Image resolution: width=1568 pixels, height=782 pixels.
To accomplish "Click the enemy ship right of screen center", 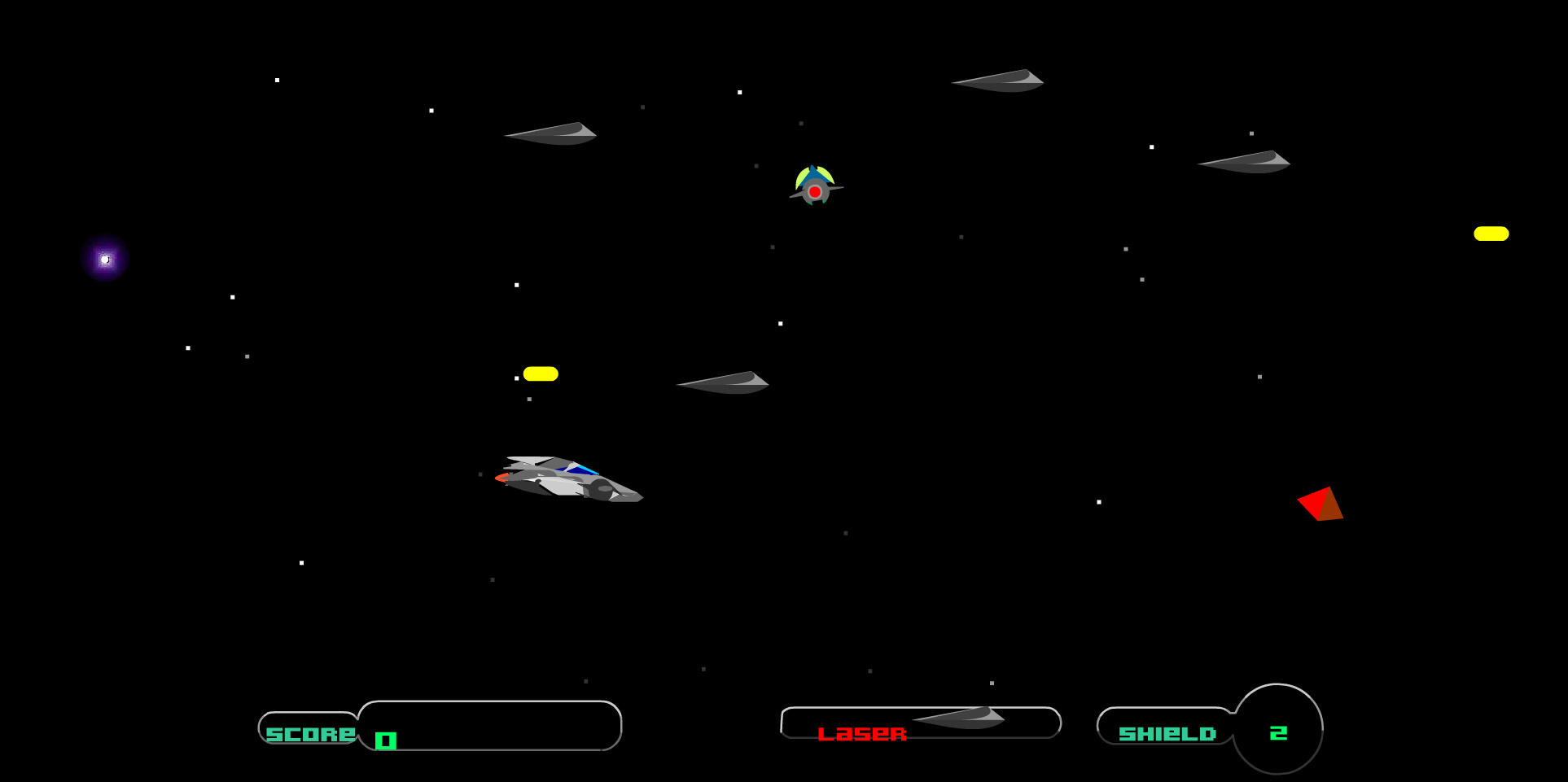I will pyautogui.click(x=722, y=381).
